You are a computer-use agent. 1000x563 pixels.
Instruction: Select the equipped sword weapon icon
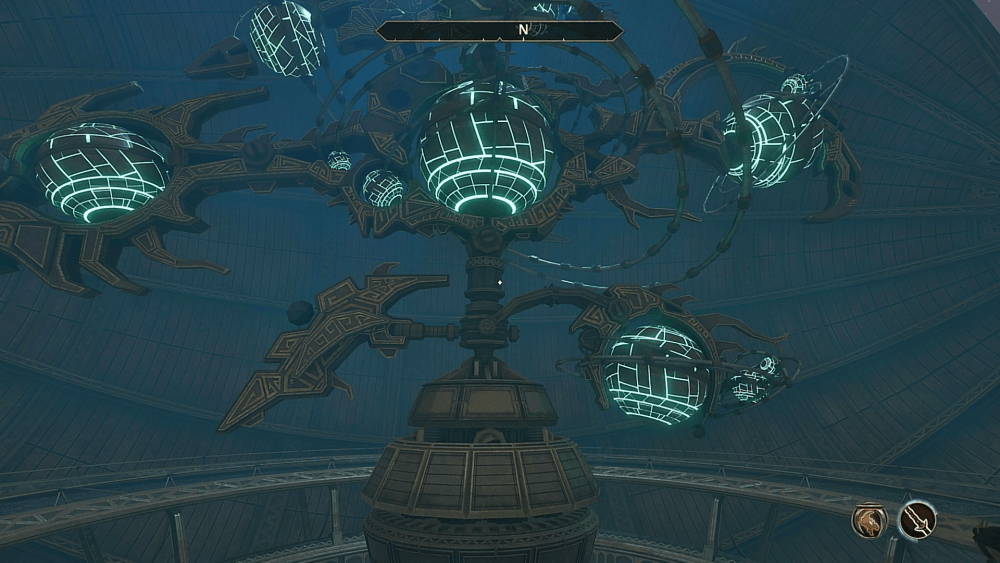pos(917,519)
